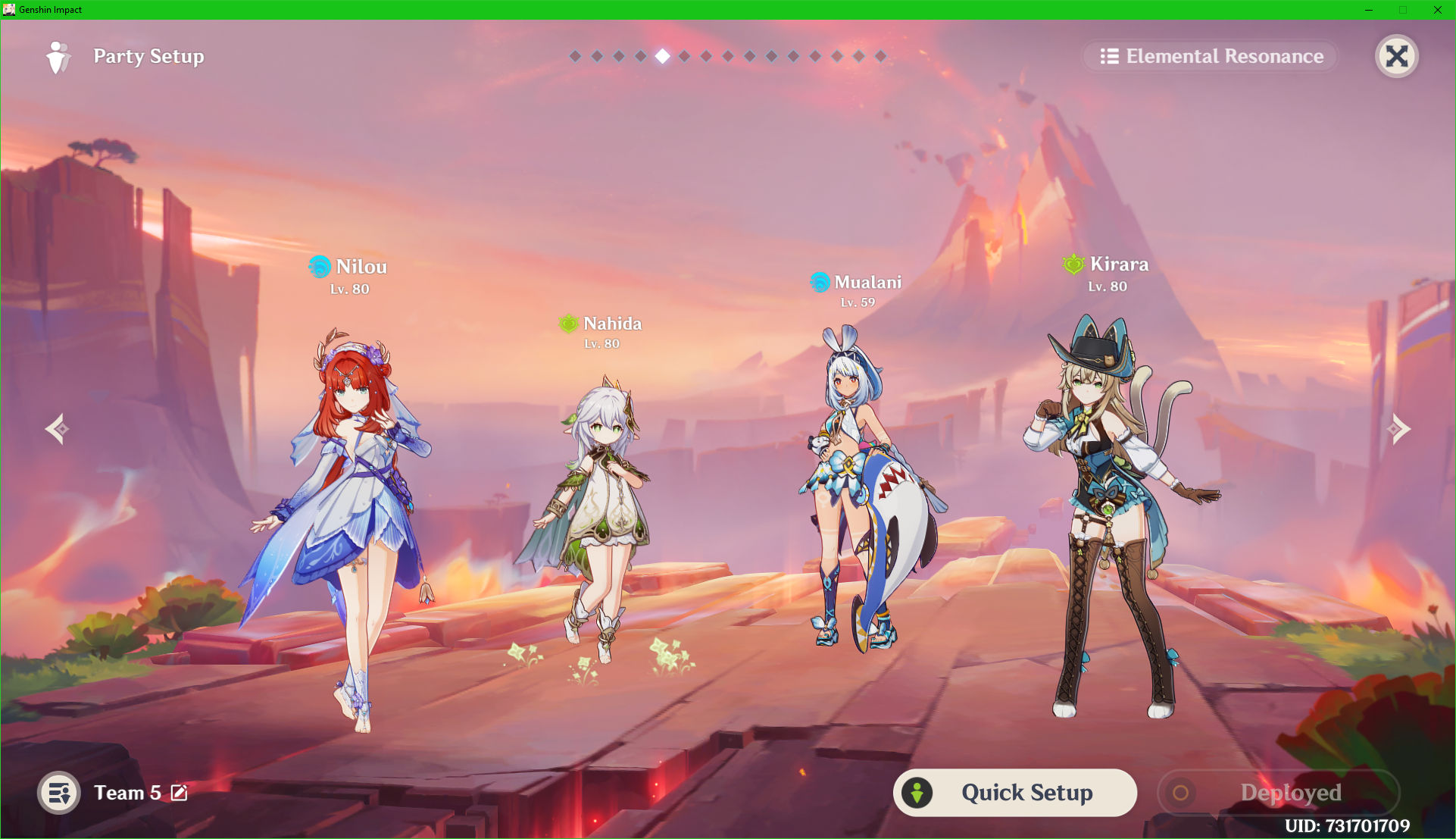Select the highlighted team dot in the top indicator

point(663,55)
